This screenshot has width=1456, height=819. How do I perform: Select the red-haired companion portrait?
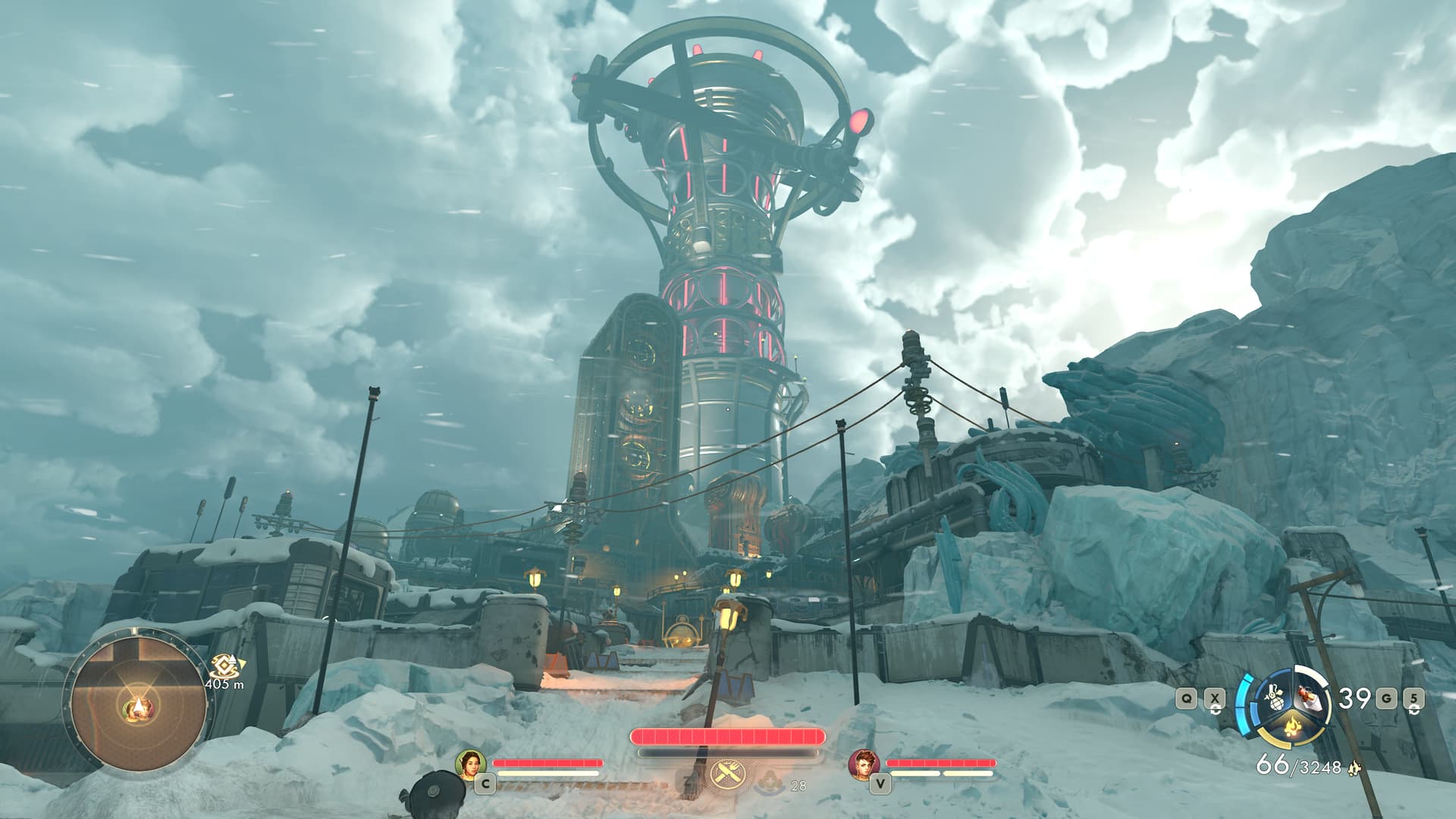click(863, 764)
